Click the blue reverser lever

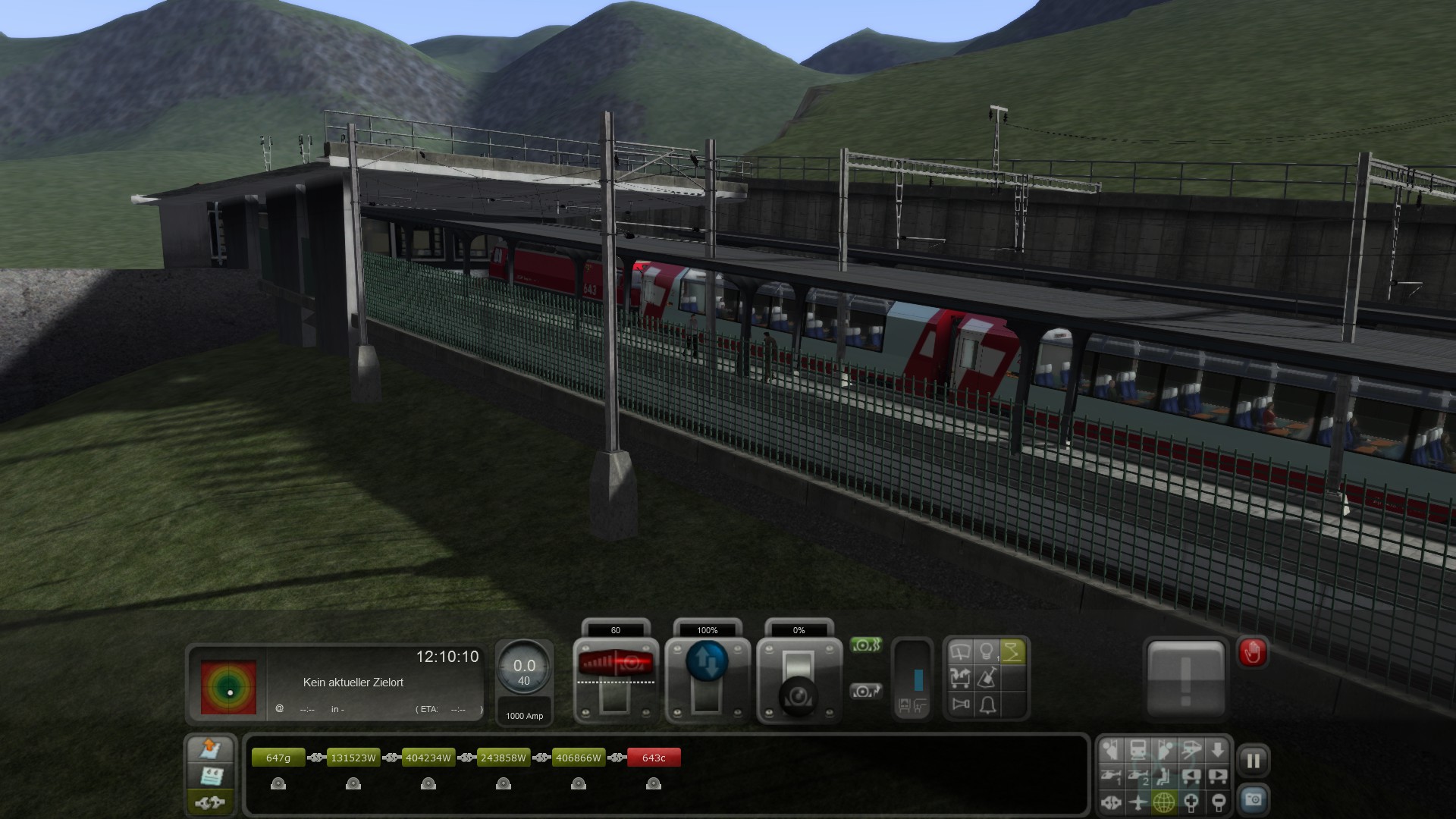pos(707,661)
